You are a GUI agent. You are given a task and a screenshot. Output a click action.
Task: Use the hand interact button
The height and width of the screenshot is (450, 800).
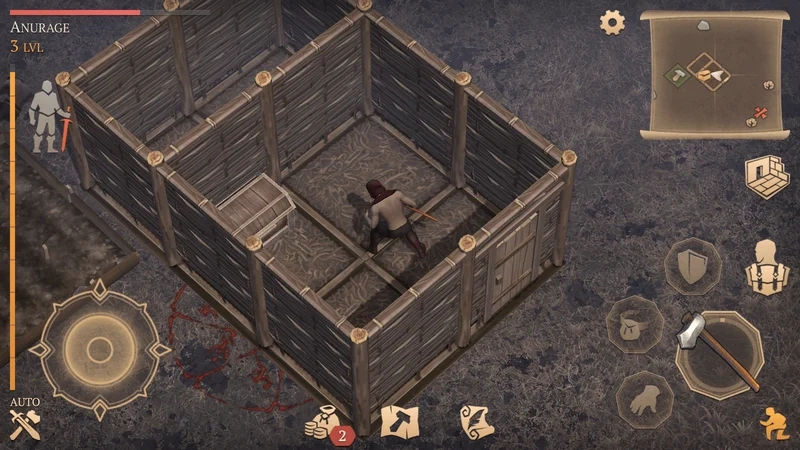642,400
